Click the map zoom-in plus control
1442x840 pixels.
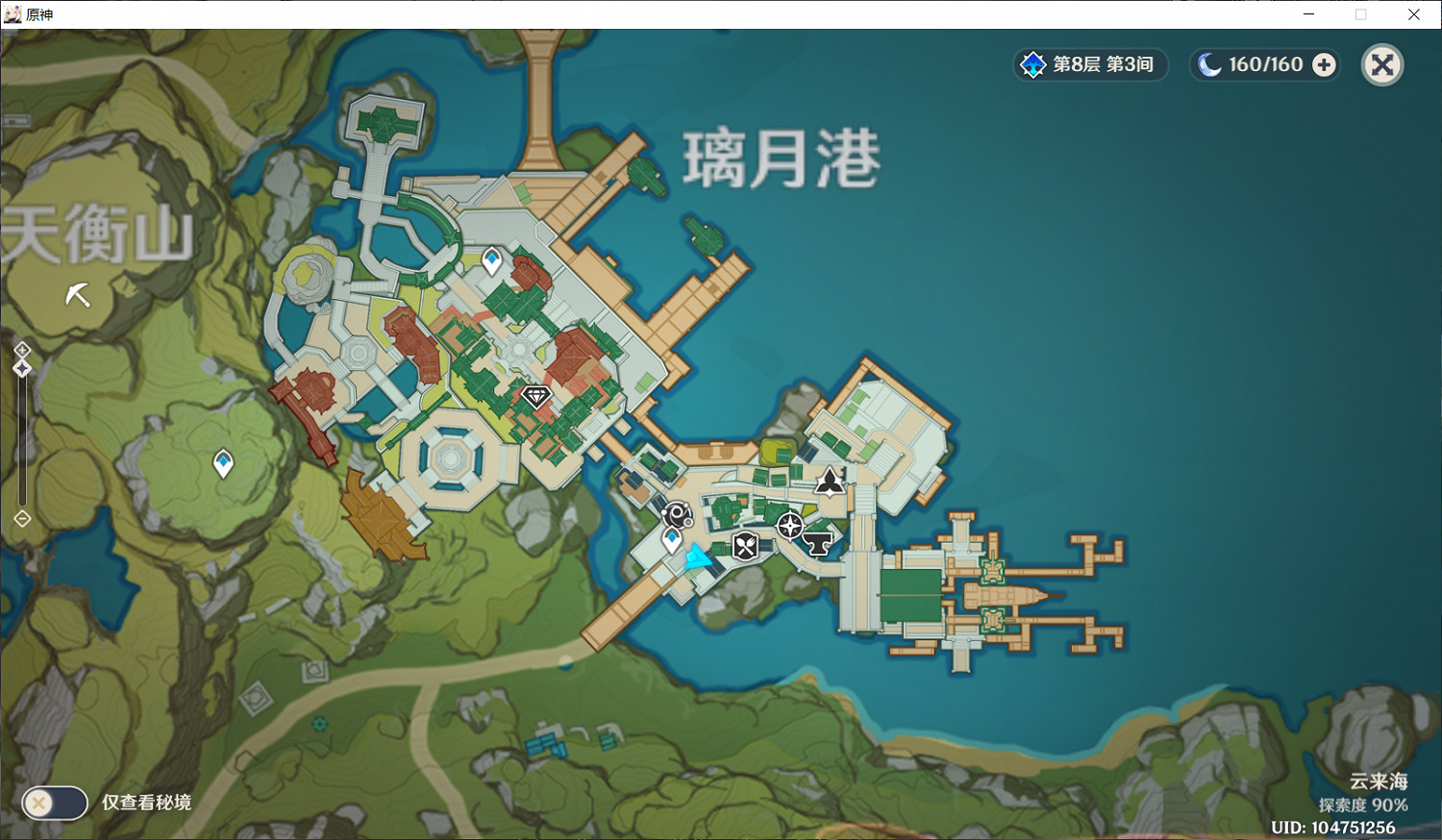[x=21, y=349]
